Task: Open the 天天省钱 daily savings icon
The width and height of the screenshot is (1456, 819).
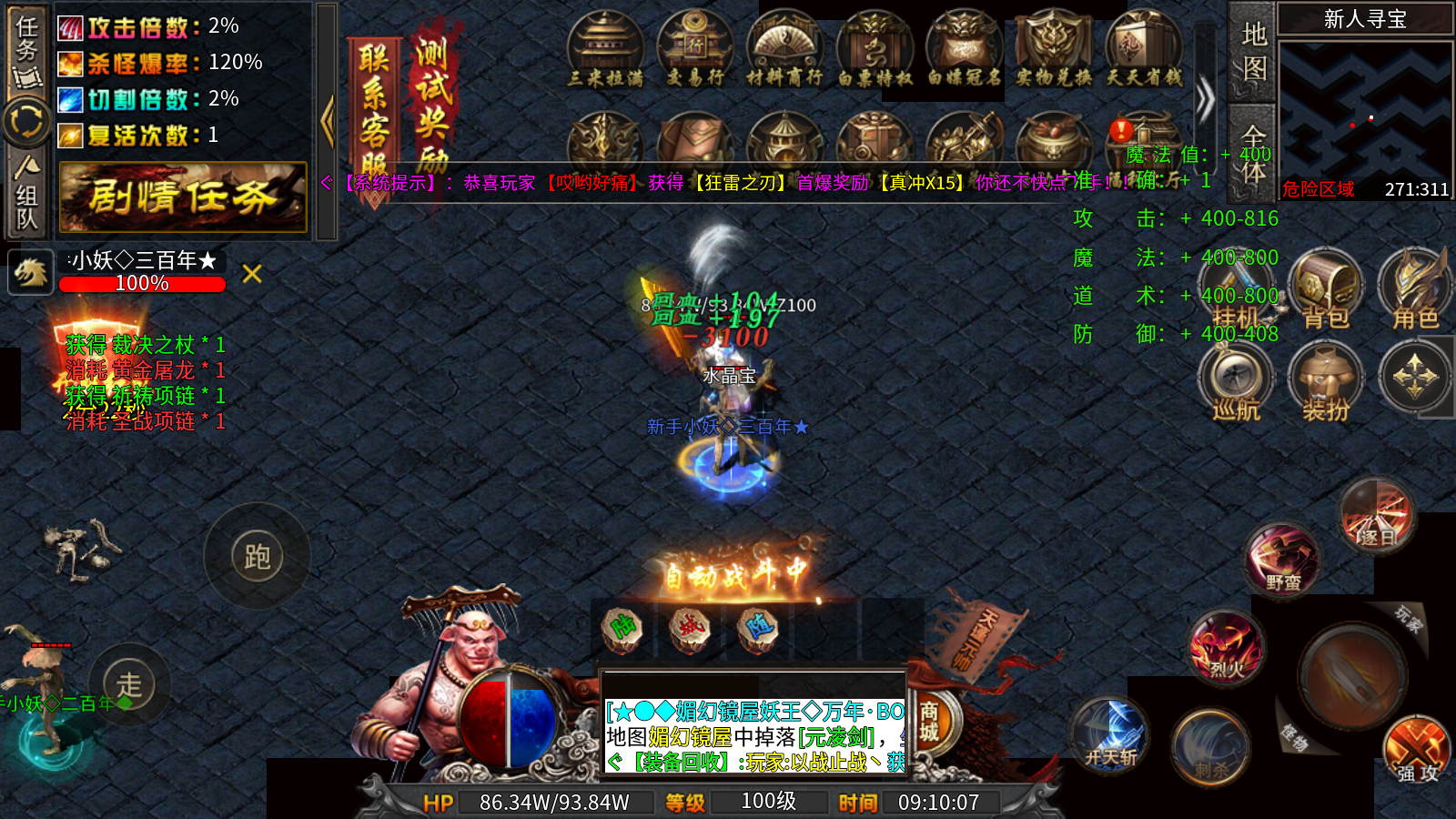Action: tap(1144, 50)
